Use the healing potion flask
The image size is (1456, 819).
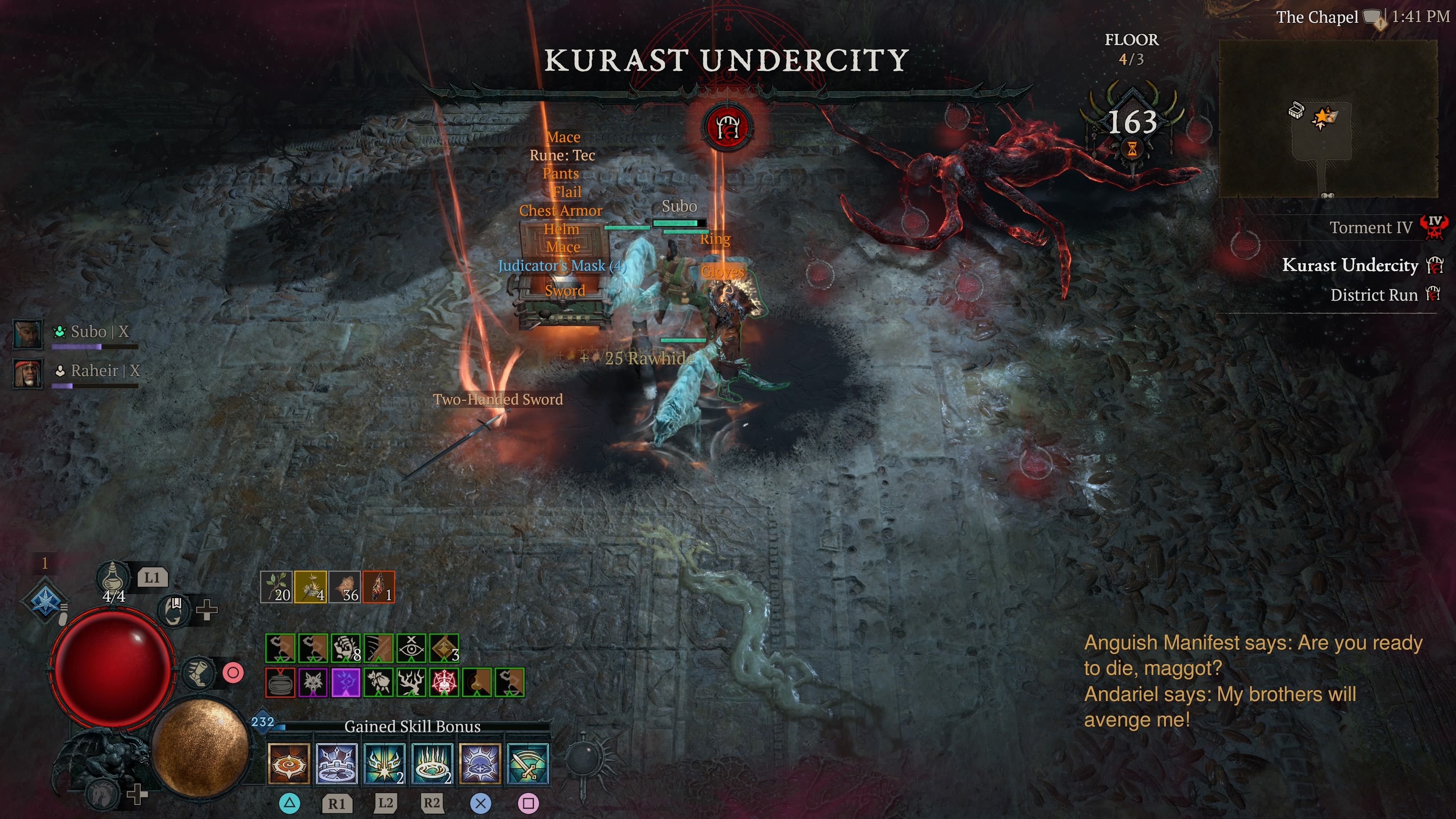click(113, 577)
